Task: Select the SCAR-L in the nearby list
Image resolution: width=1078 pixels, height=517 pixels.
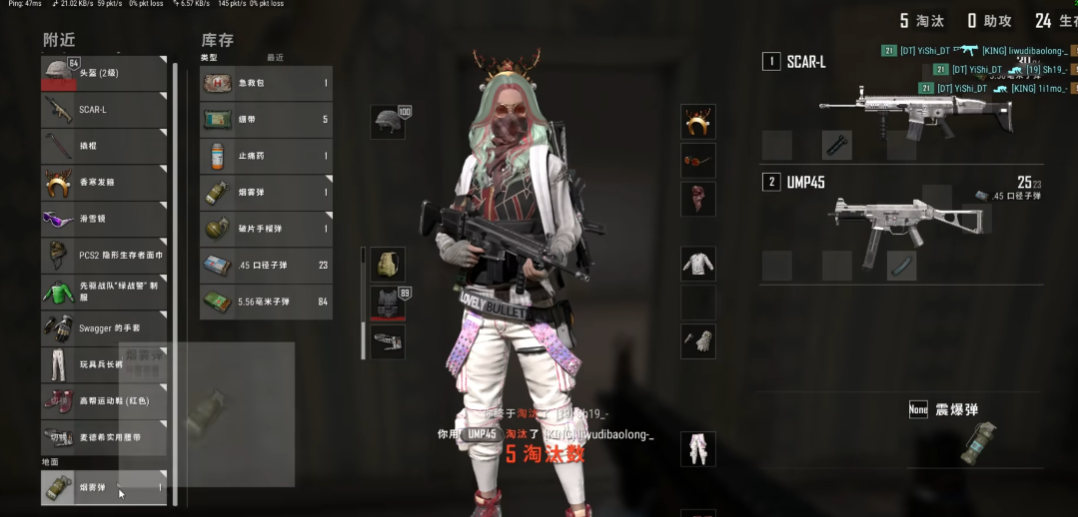Action: tap(104, 110)
